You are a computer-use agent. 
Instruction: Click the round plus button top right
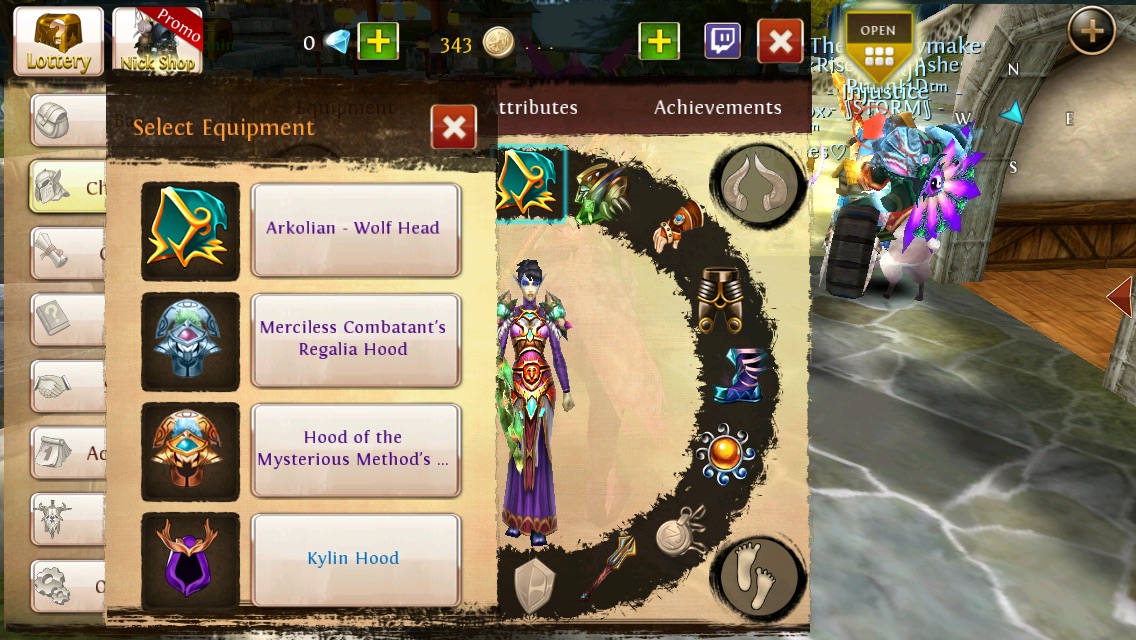(x=1091, y=32)
